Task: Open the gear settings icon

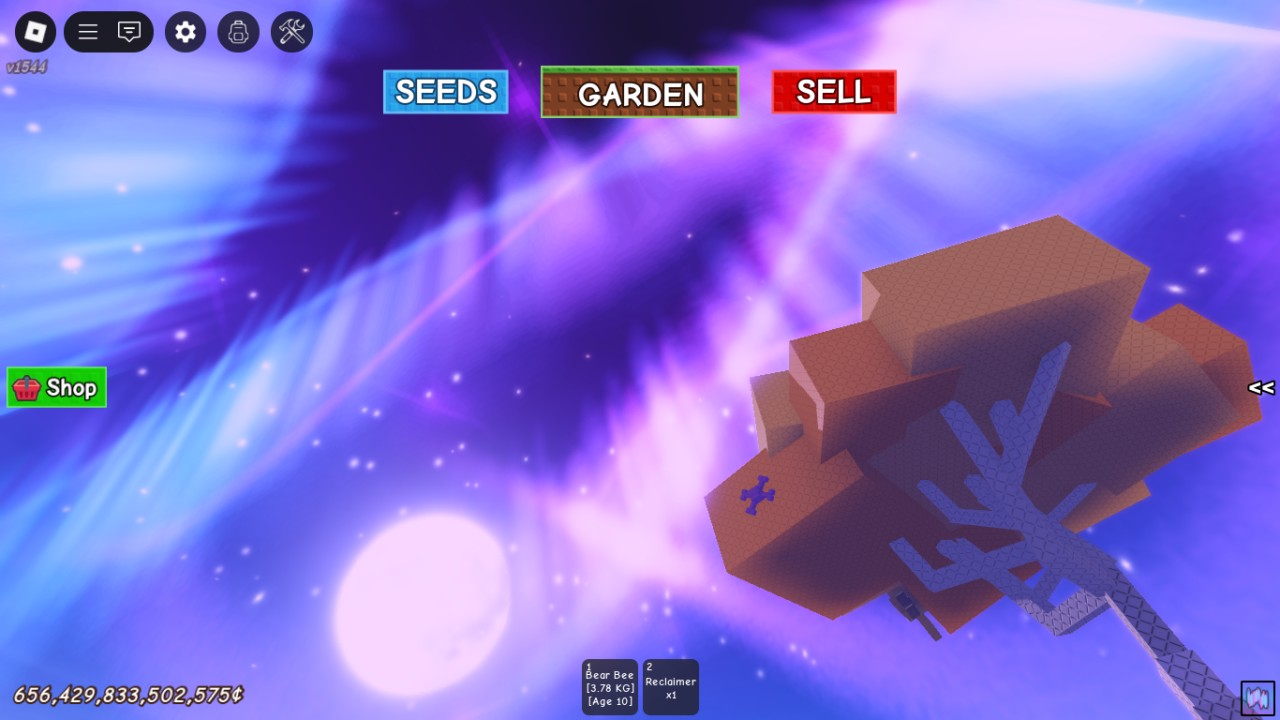Action: tap(185, 32)
